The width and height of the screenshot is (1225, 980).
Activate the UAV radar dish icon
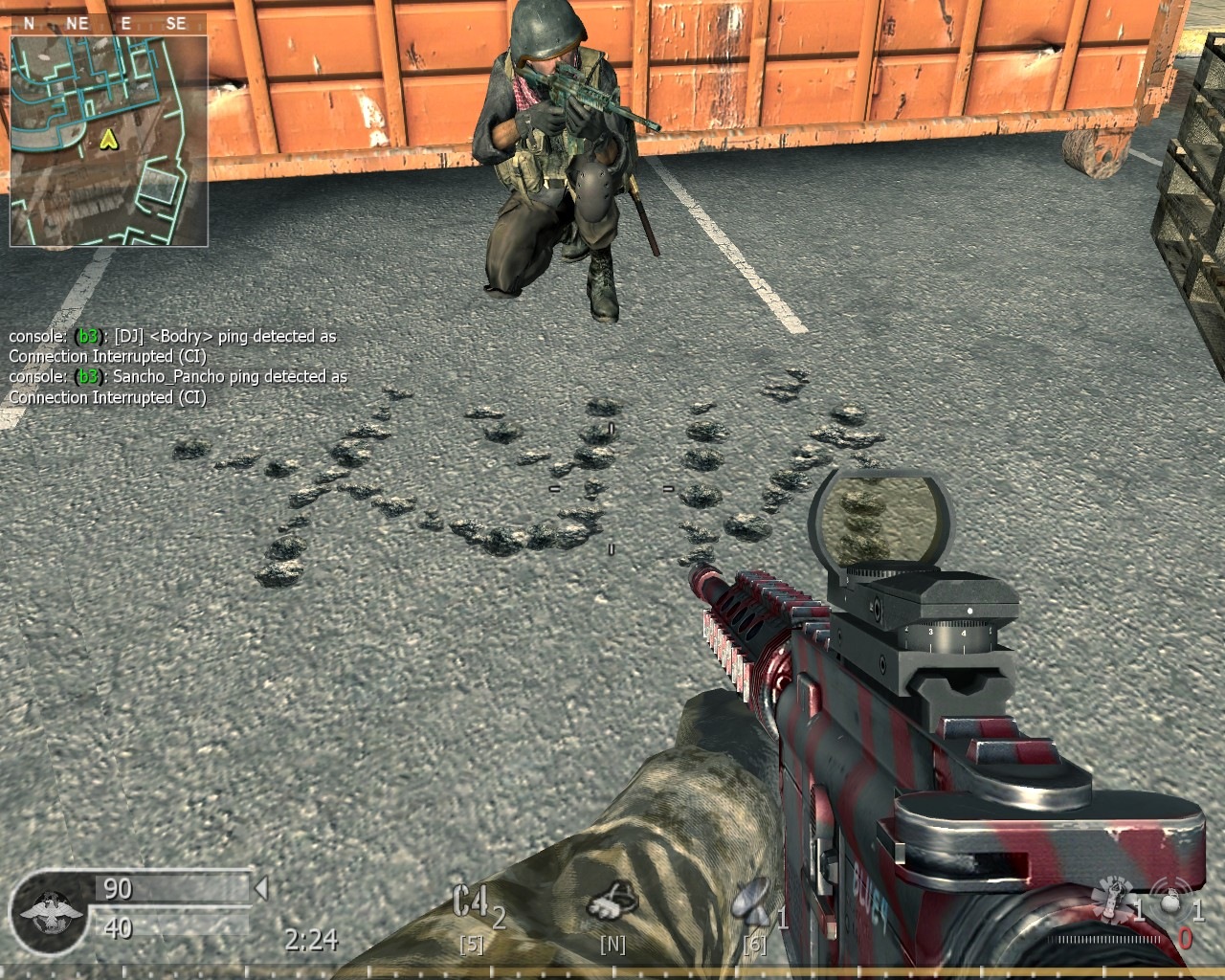[752, 901]
